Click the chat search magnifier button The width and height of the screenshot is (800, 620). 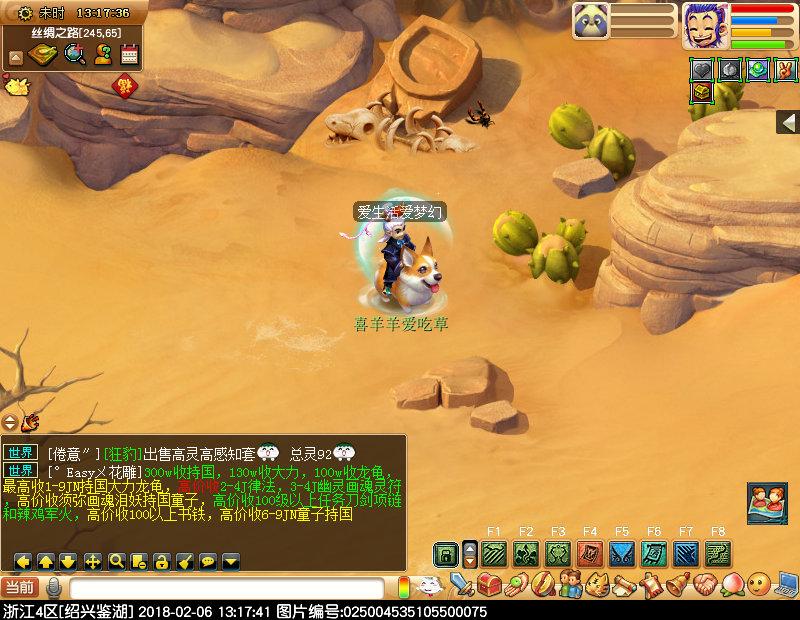coord(116,561)
